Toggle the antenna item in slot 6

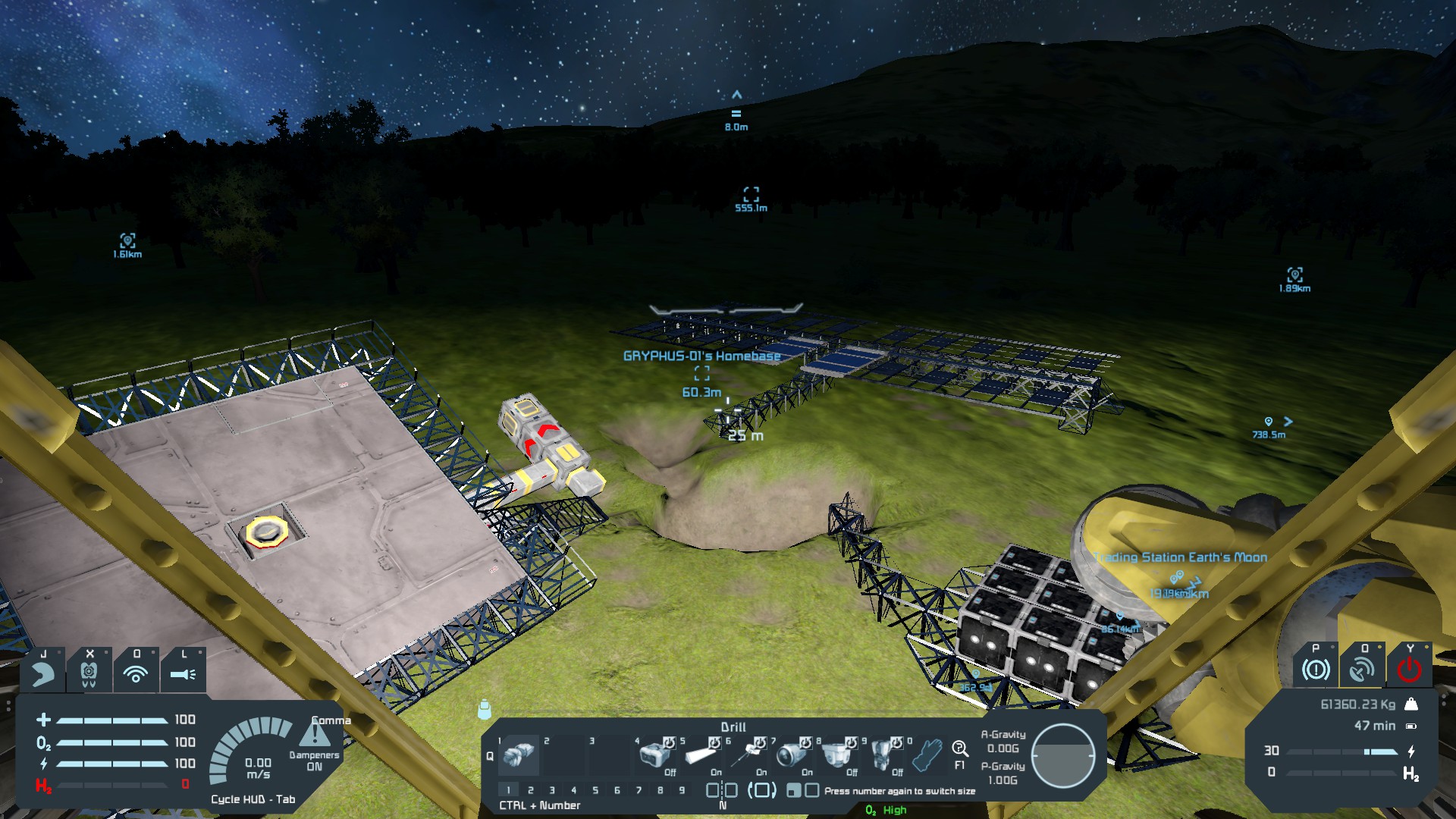pos(746,755)
